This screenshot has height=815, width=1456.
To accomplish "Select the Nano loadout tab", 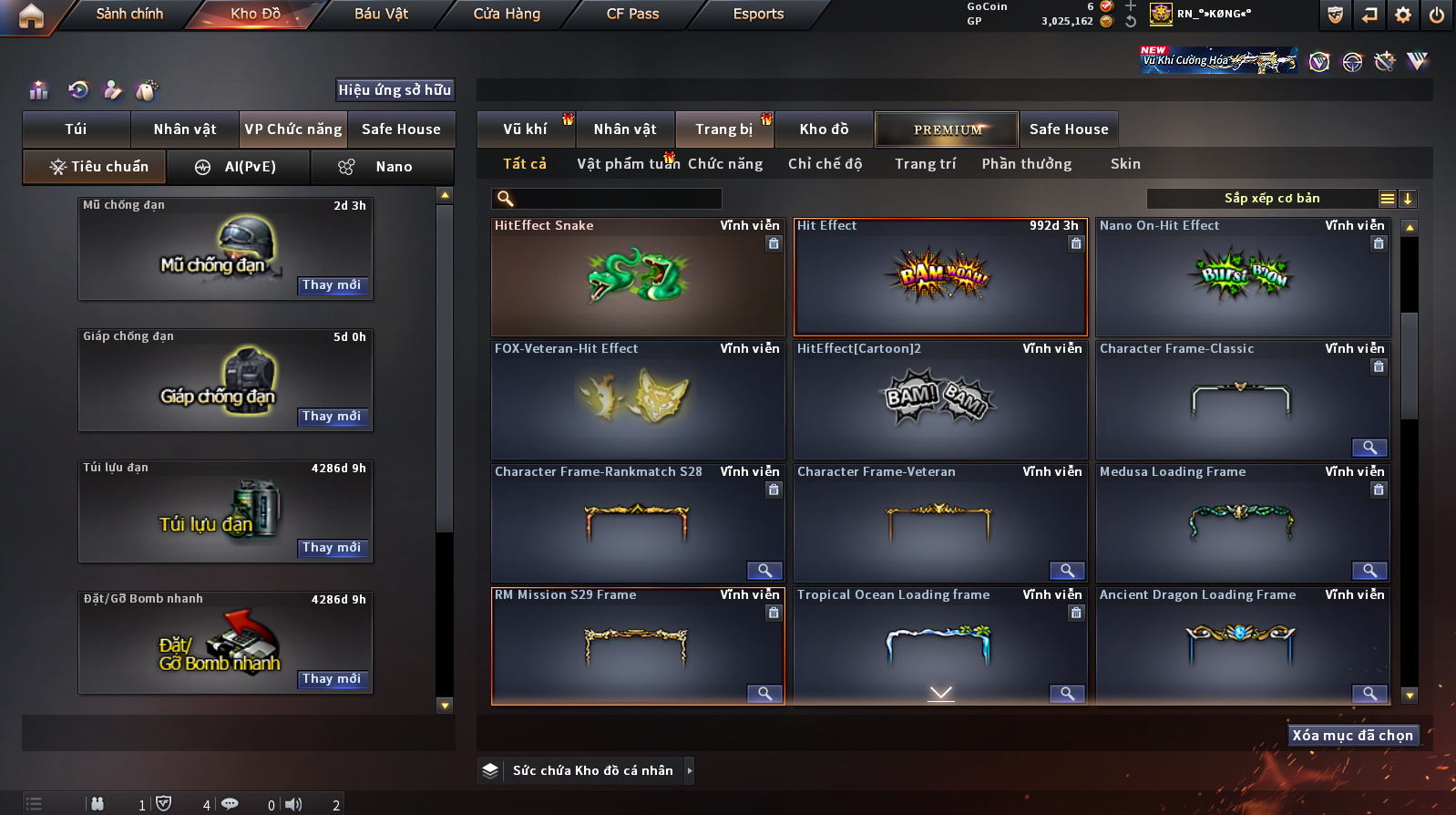I will coord(382,167).
